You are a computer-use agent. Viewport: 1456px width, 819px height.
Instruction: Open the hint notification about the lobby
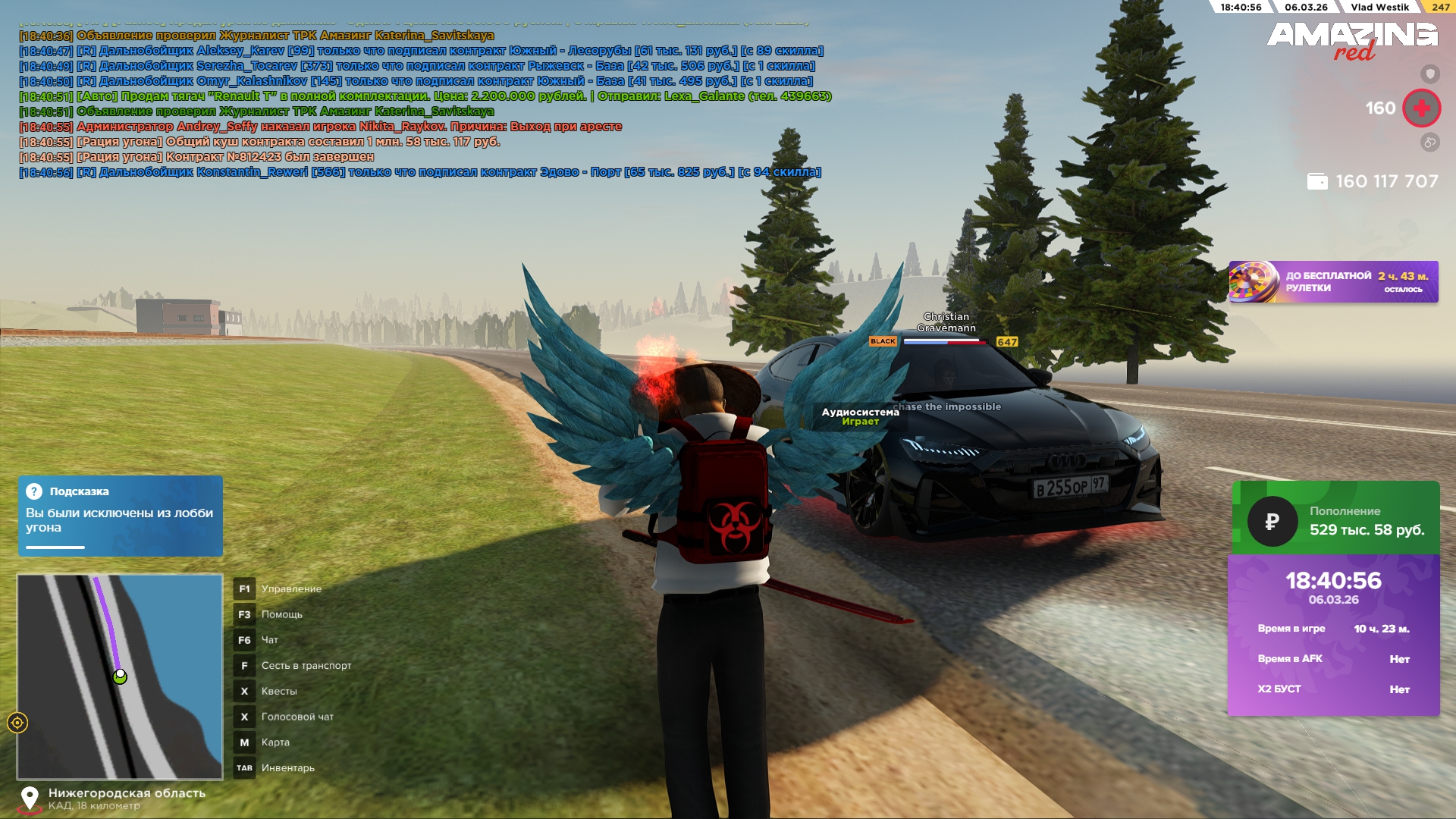[x=120, y=516]
